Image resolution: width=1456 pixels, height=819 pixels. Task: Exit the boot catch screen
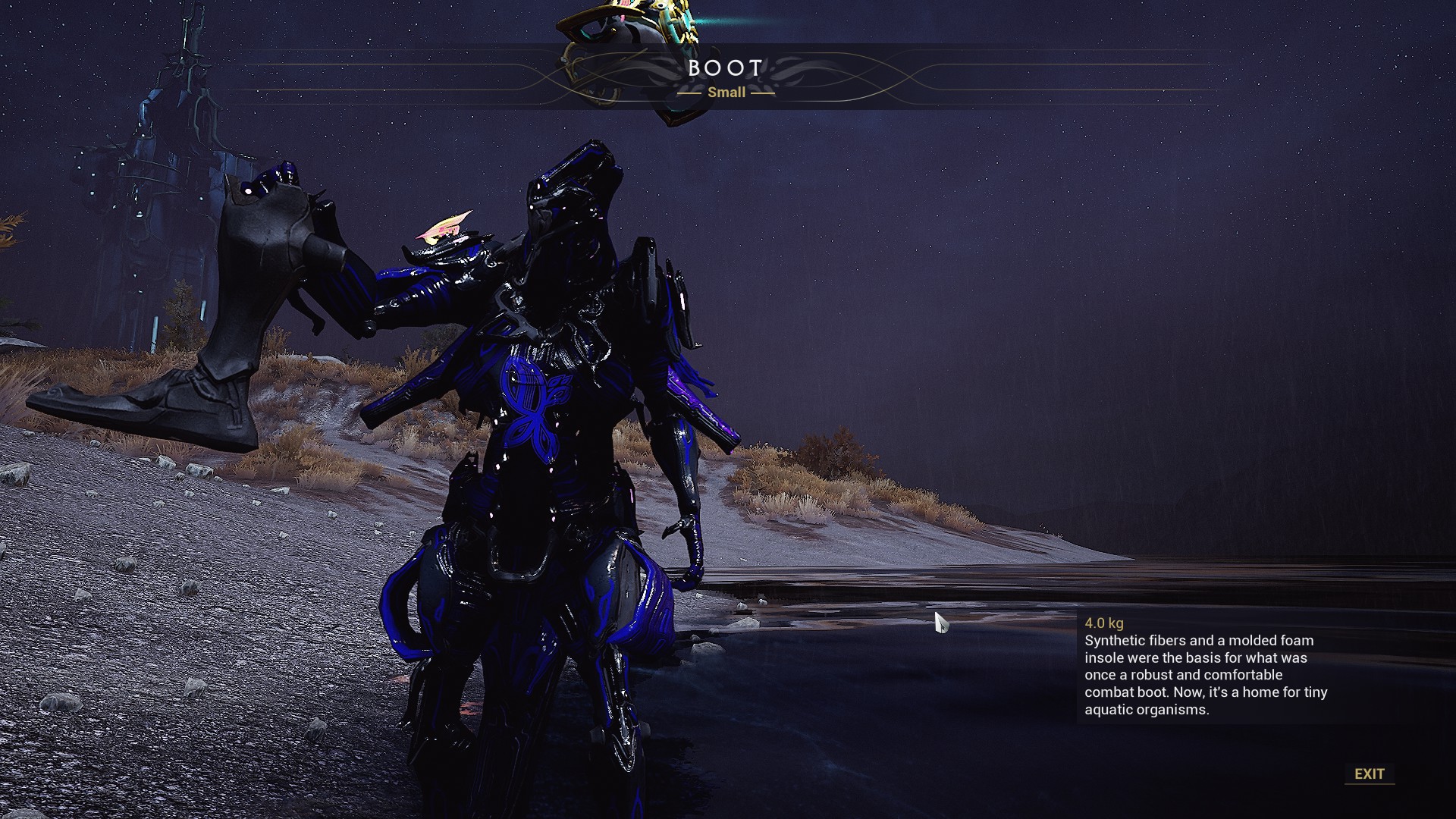pyautogui.click(x=1369, y=774)
